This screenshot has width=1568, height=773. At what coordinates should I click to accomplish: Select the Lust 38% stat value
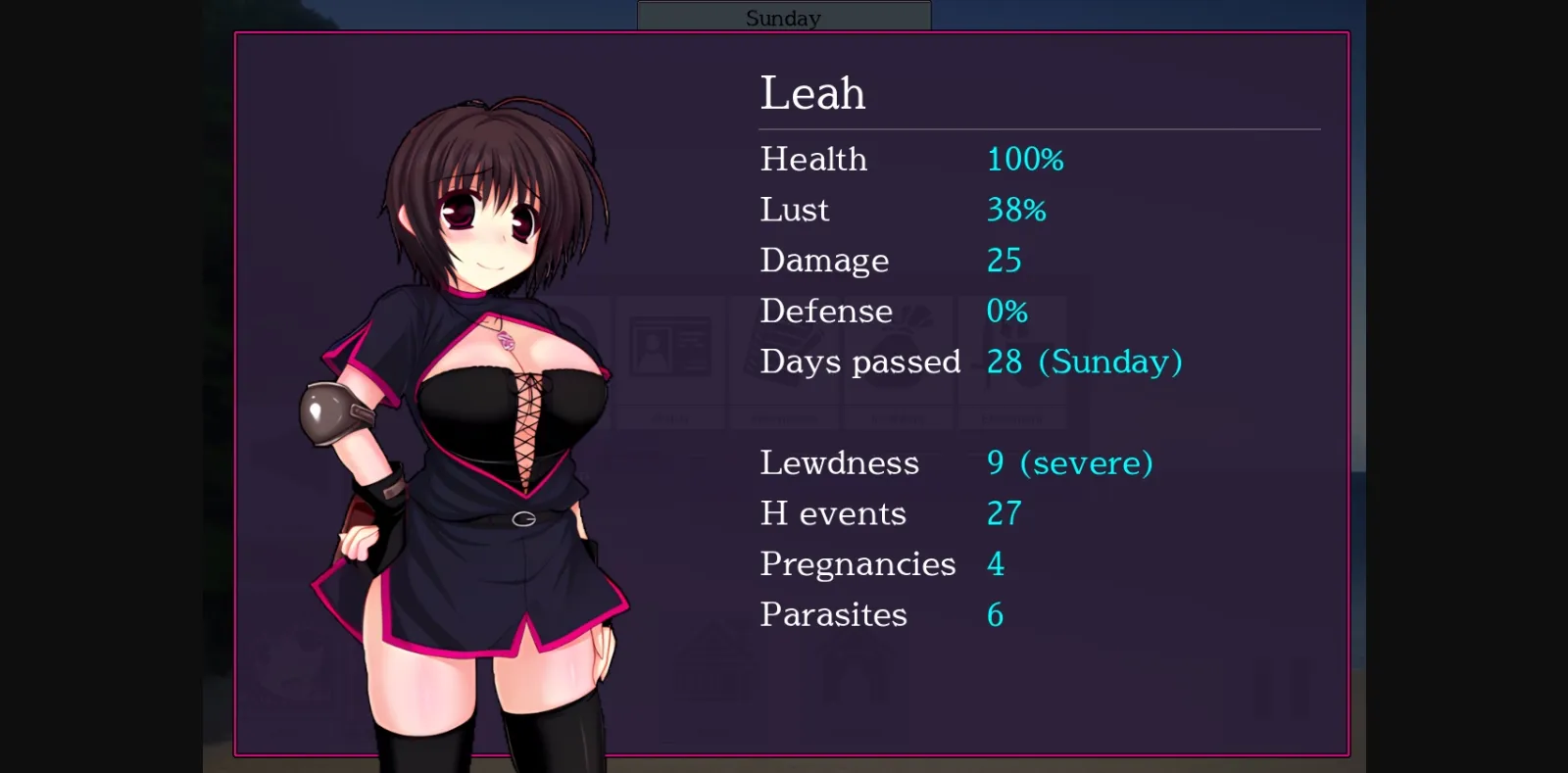(x=1016, y=210)
